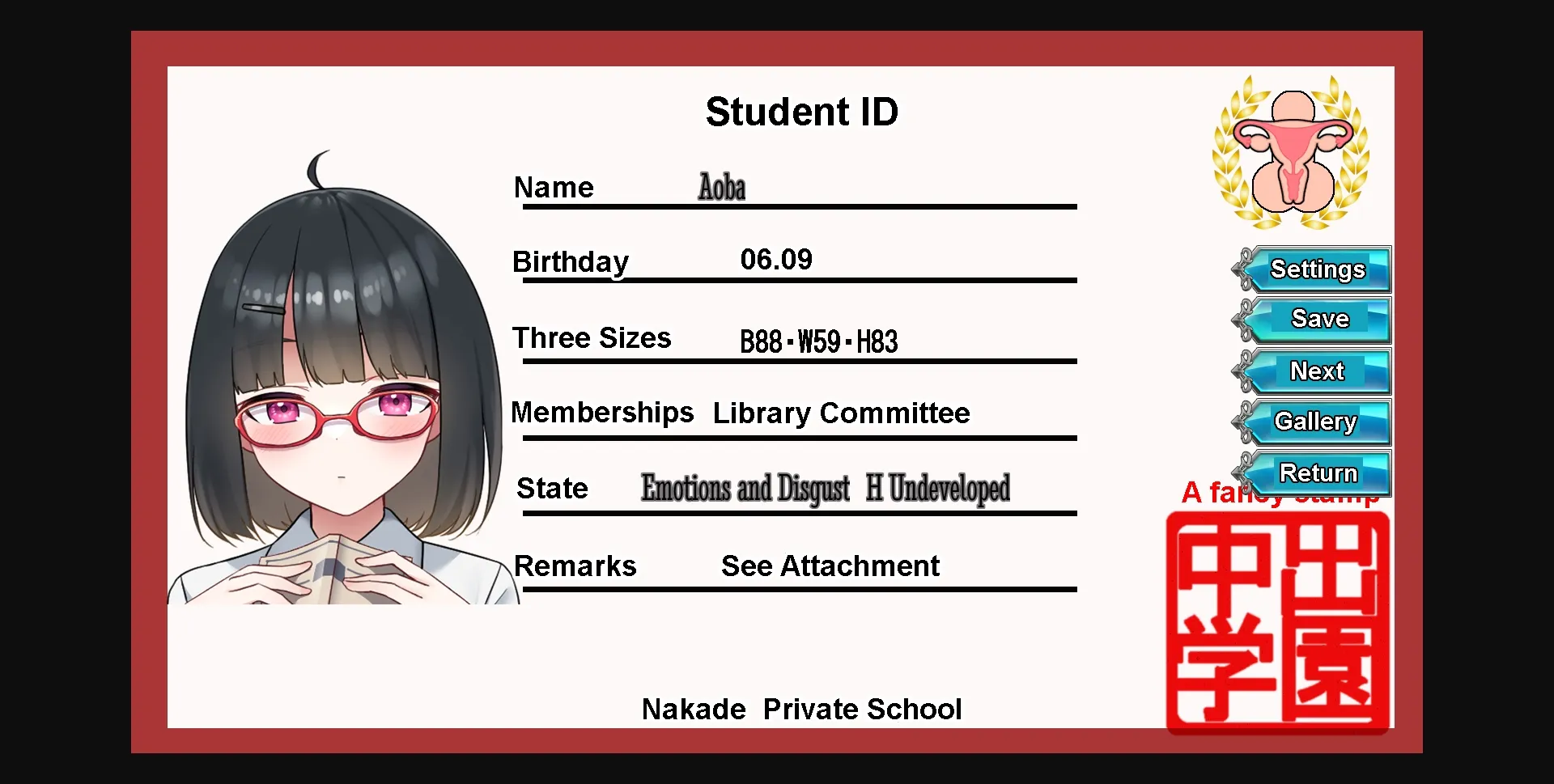Click the Nakade Private School label
1554x784 pixels.
click(801, 708)
